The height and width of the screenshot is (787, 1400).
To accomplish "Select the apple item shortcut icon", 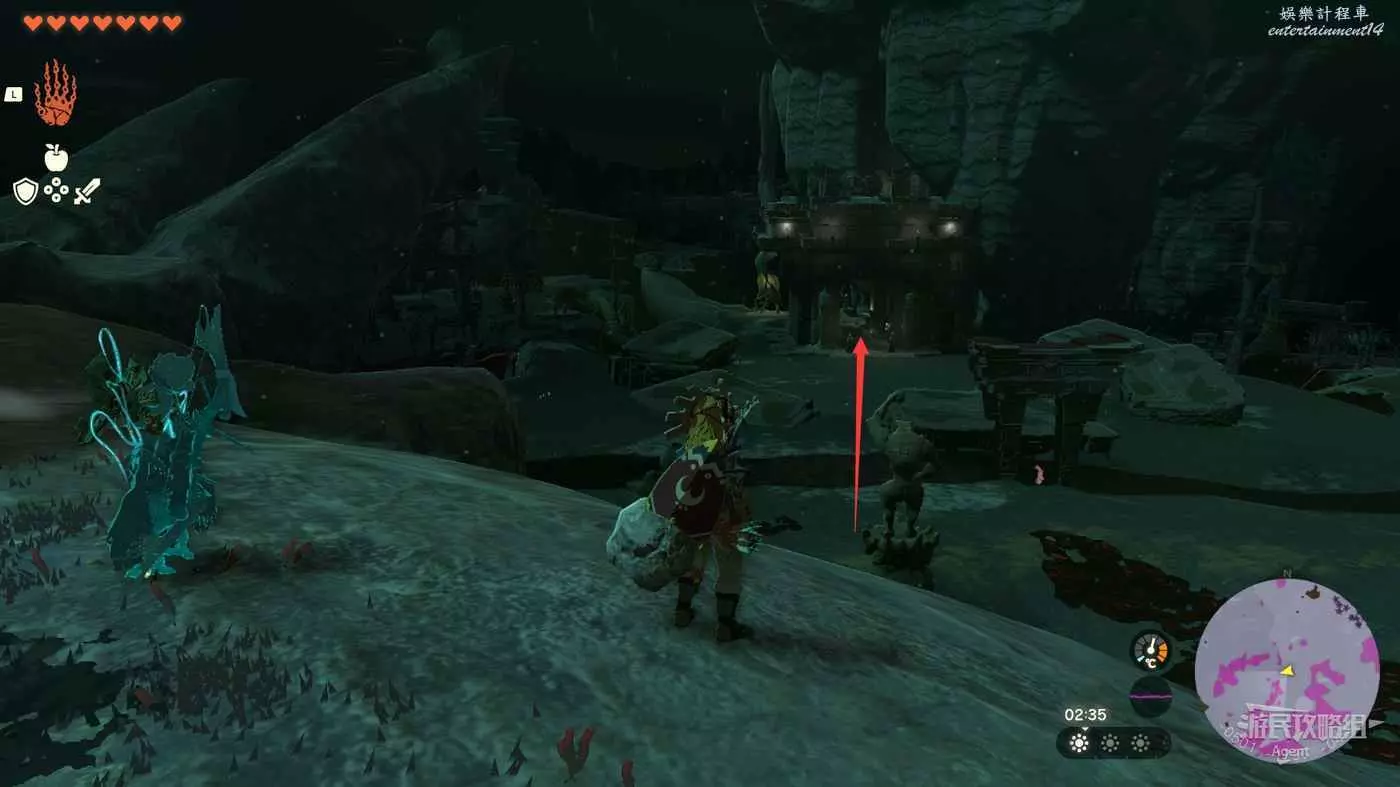I will coord(56,157).
